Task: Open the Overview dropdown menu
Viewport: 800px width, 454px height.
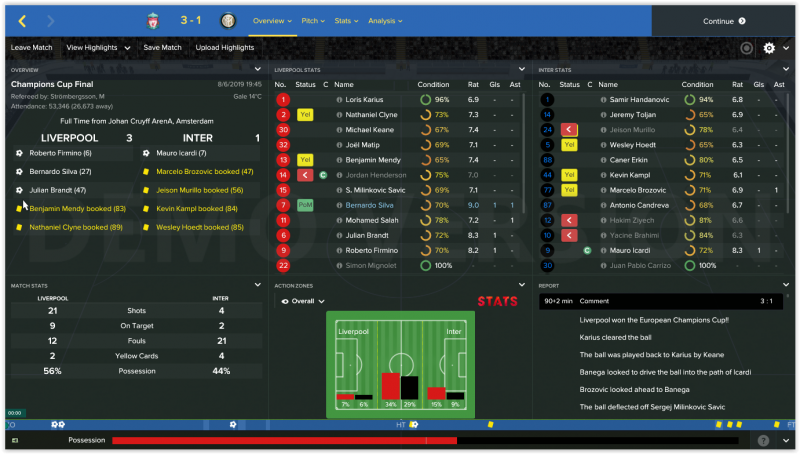Action: point(272,20)
